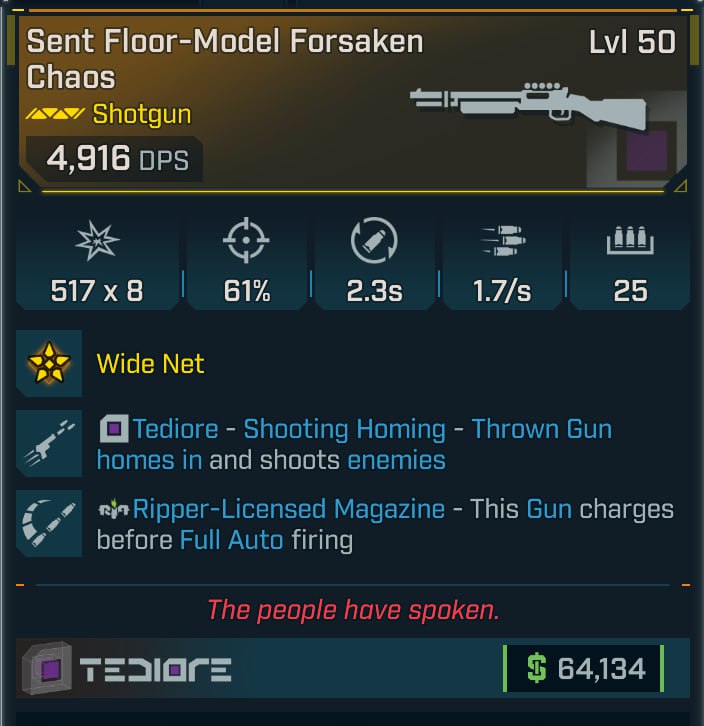Select the Wide Net perk star icon

[50, 363]
